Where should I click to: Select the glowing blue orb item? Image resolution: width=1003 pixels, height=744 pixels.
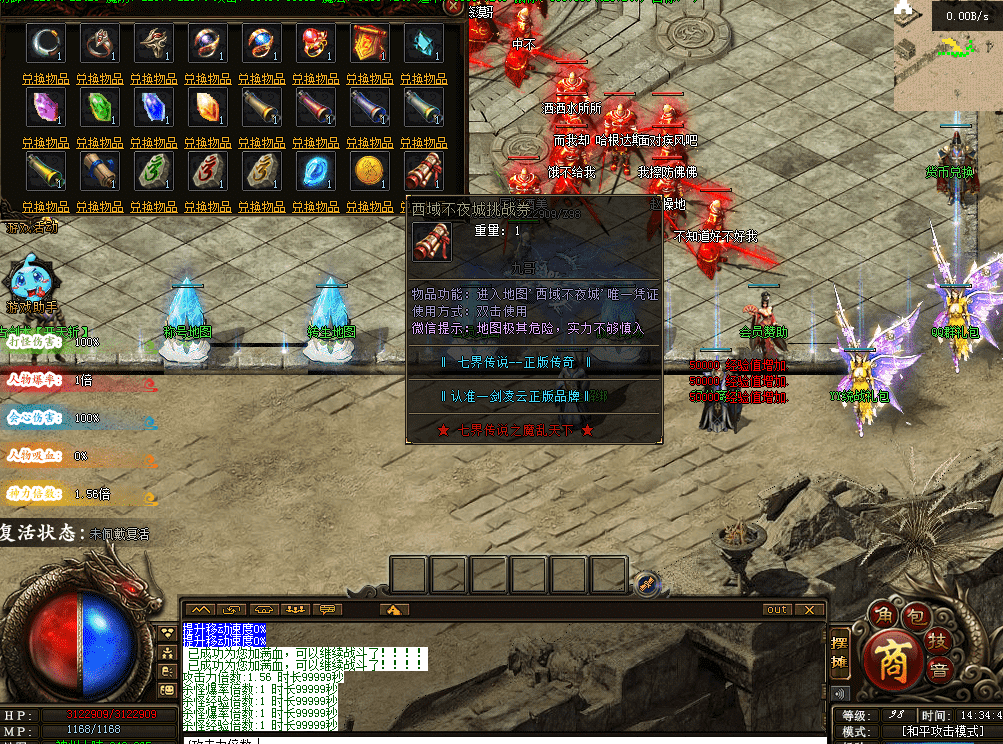tap(316, 171)
